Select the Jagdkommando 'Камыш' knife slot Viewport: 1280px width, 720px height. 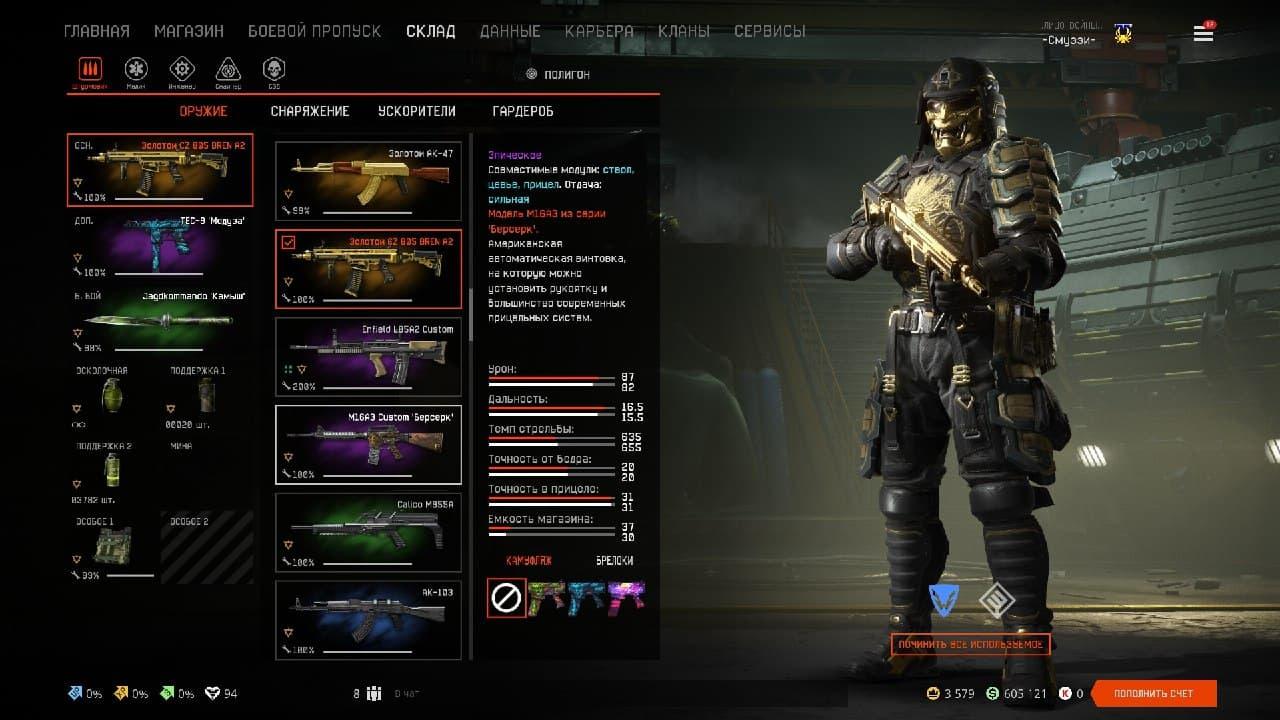(x=160, y=320)
